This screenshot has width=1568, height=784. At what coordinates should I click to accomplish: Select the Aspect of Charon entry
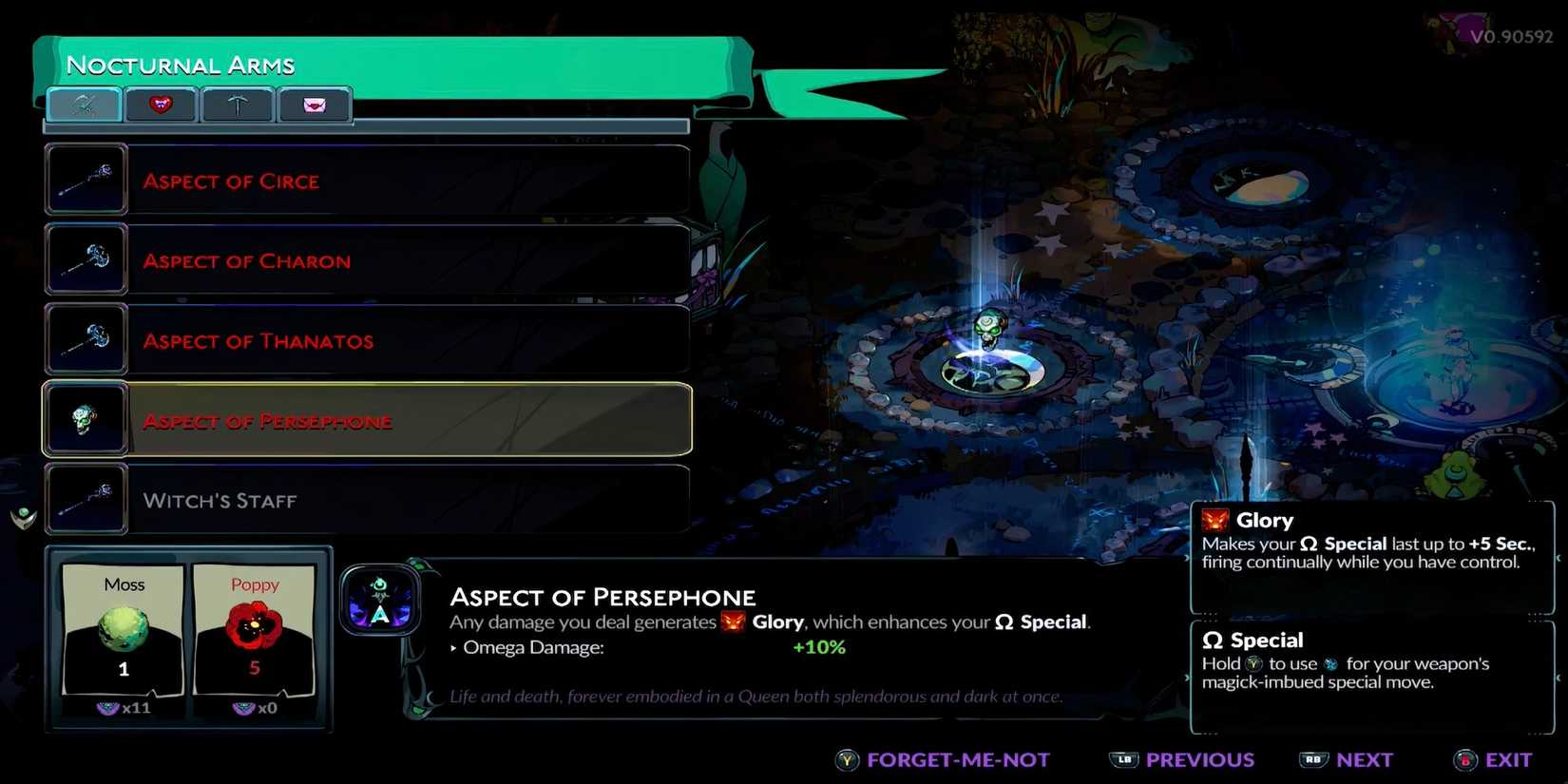366,261
